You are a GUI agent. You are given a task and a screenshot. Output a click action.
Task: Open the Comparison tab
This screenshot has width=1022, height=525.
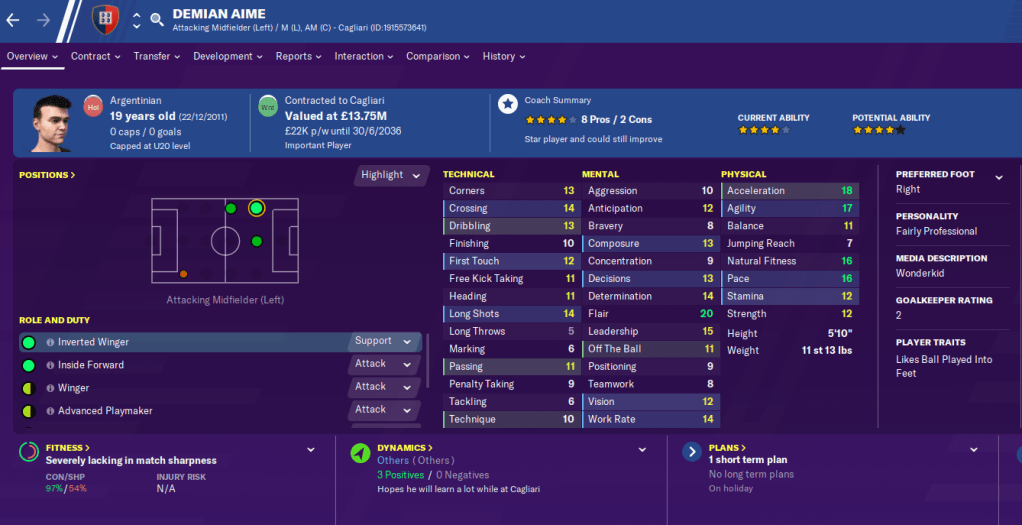click(438, 57)
